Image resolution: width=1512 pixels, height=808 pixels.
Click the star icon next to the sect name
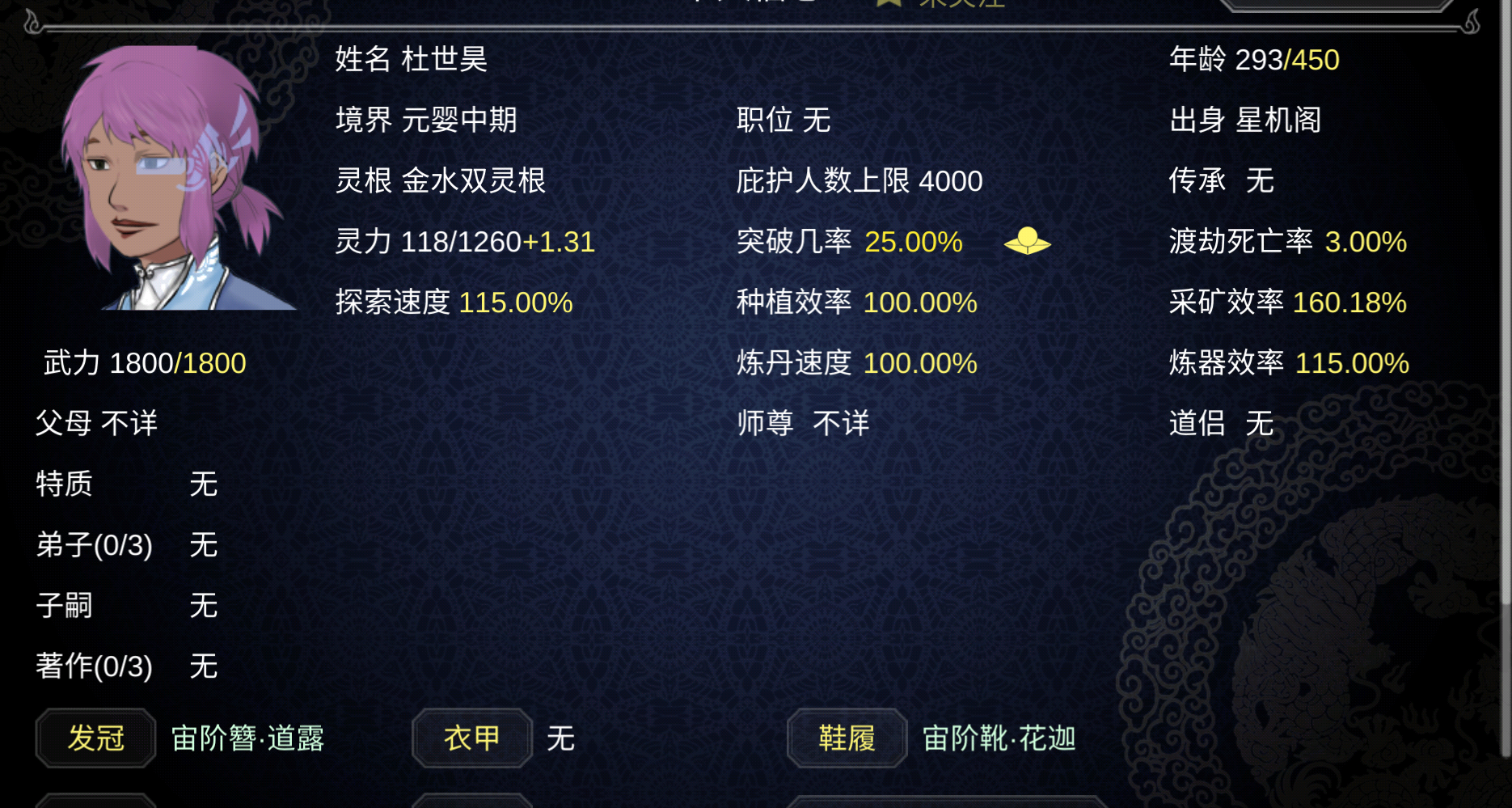click(886, 5)
